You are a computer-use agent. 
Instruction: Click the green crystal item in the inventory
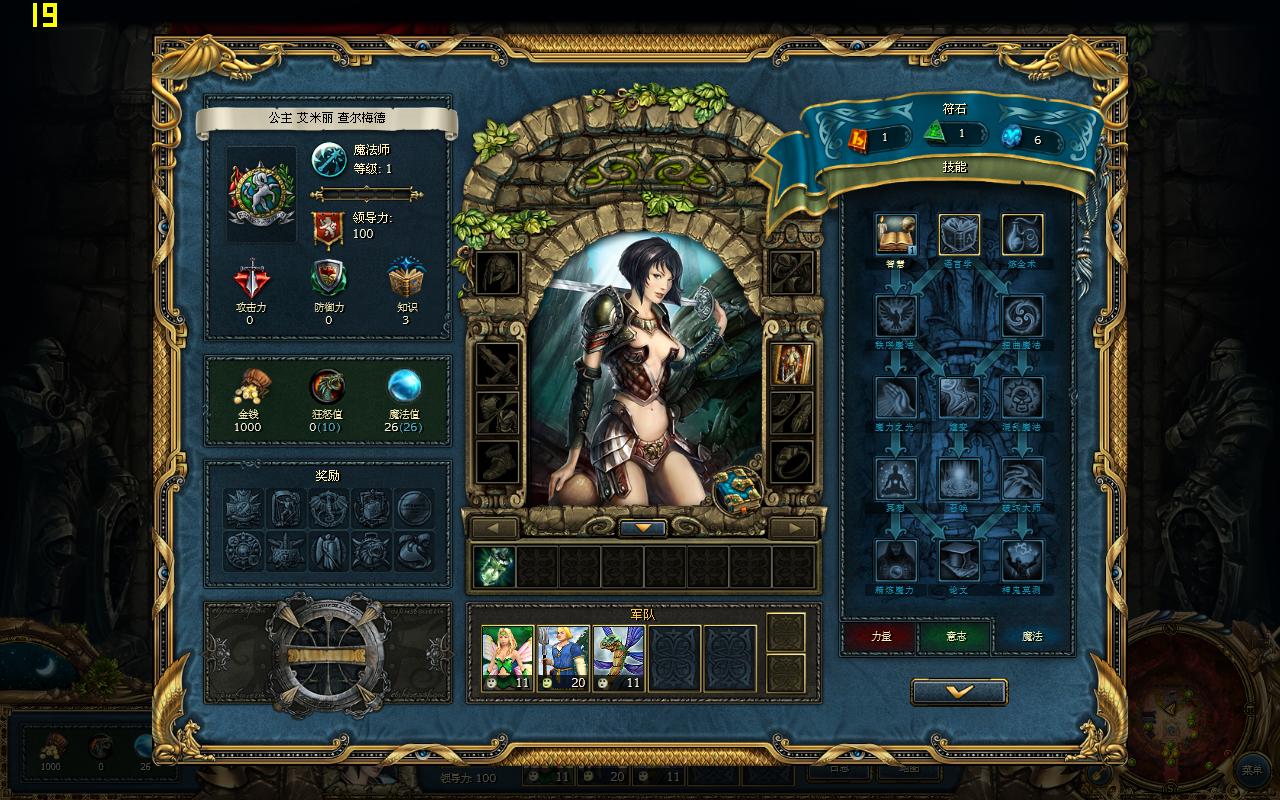point(495,567)
